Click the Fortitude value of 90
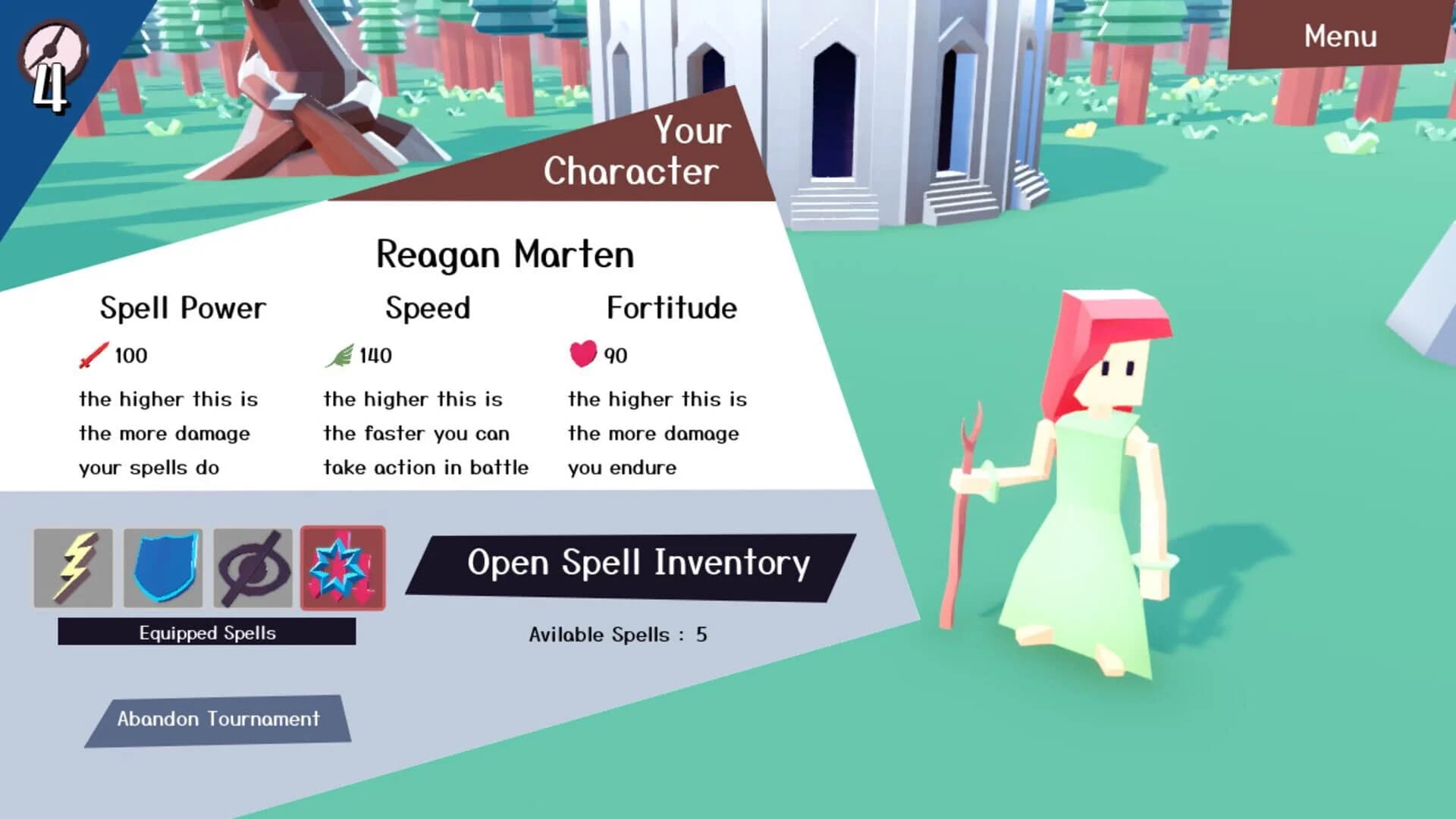 tap(616, 355)
